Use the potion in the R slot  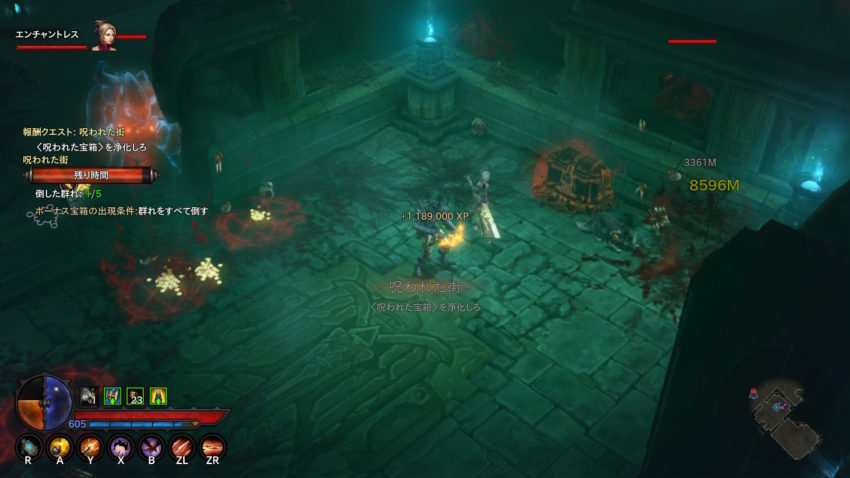(x=30, y=446)
